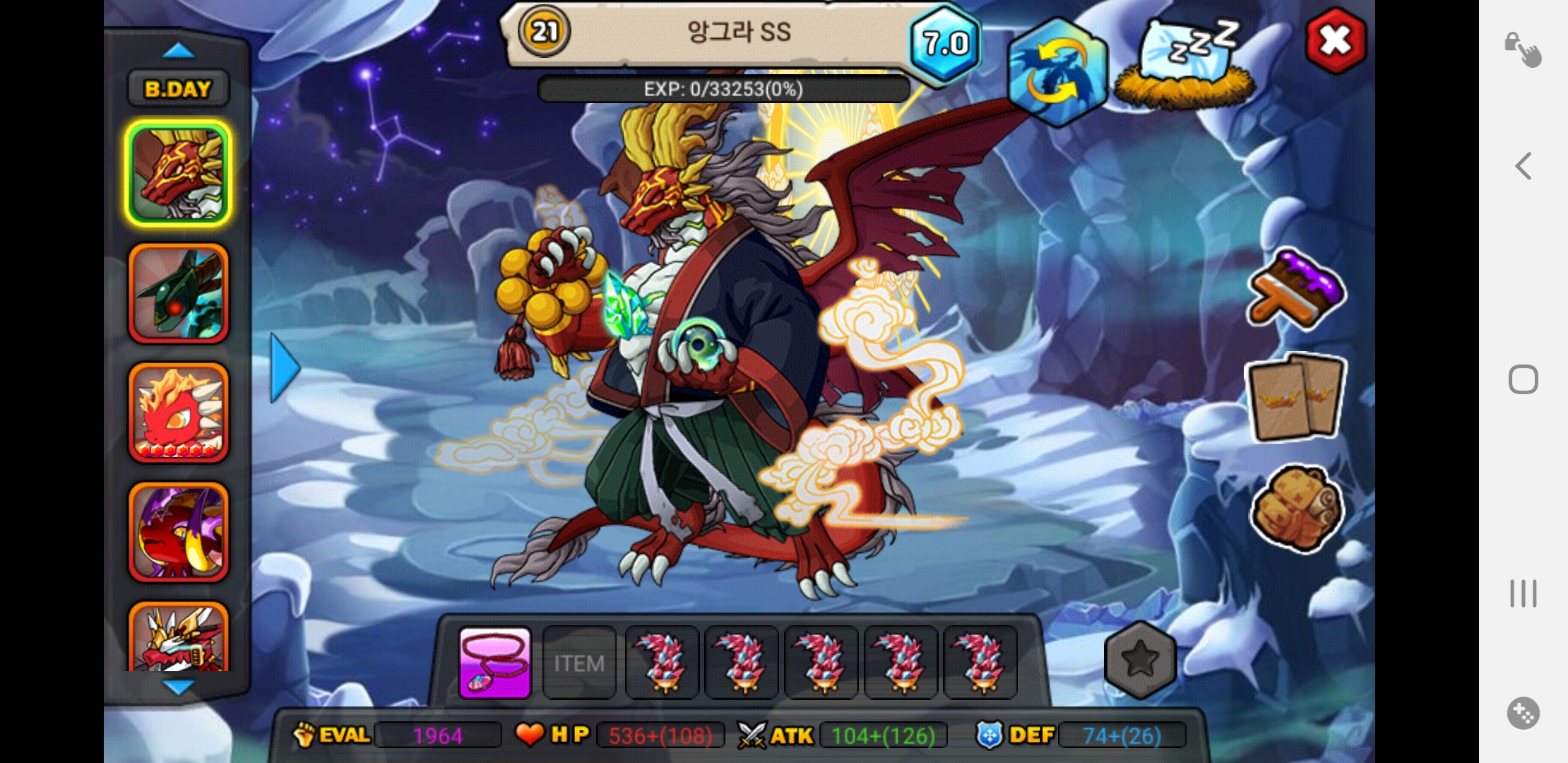Viewport: 1568px width, 763px height.
Task: Open the brown card deck
Action: point(1296,398)
